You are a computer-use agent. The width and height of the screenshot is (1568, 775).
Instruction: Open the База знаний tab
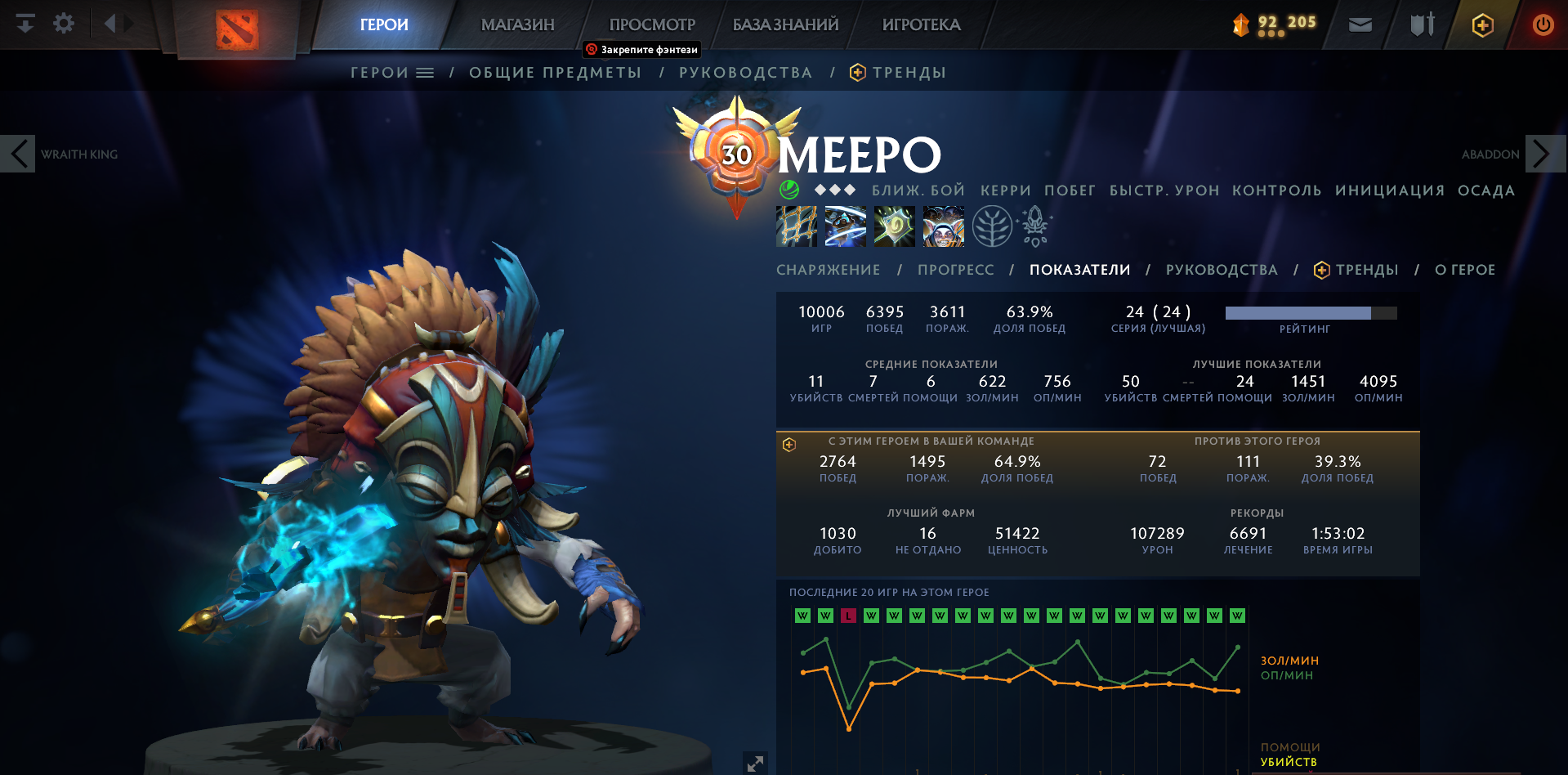pos(785,25)
